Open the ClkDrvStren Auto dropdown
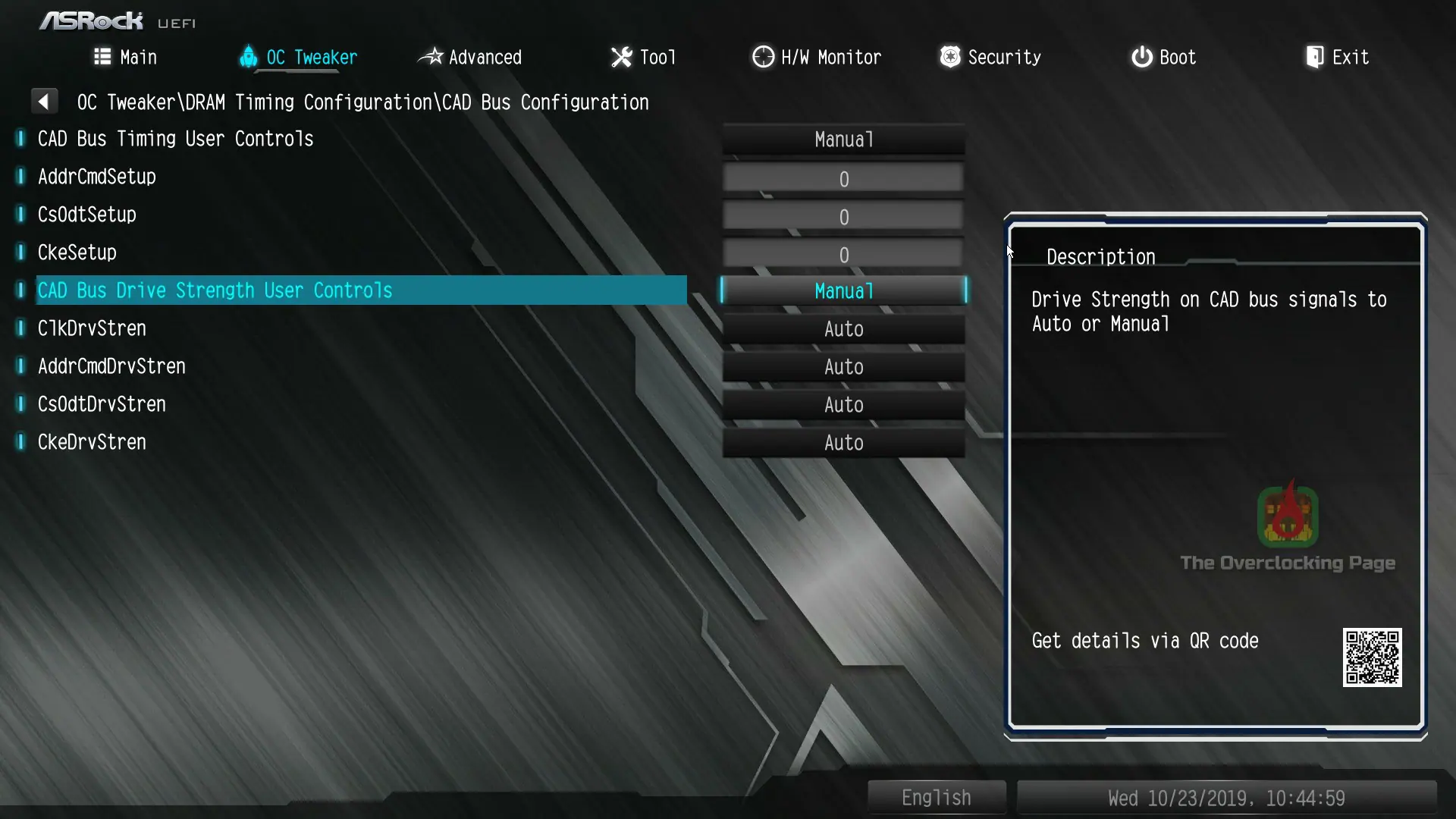1456x819 pixels. tap(843, 328)
